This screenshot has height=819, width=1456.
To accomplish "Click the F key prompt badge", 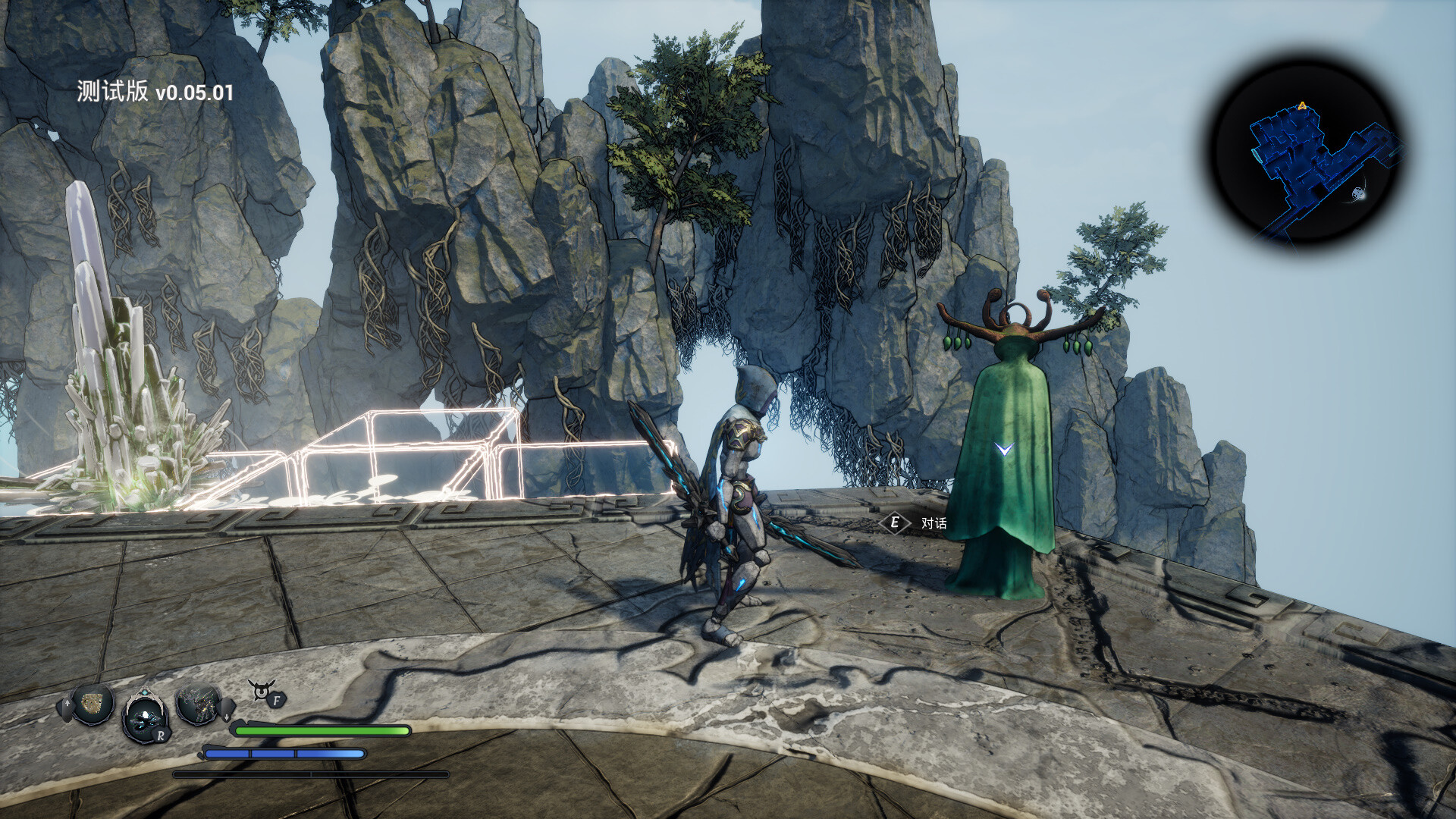I will click(x=277, y=701).
